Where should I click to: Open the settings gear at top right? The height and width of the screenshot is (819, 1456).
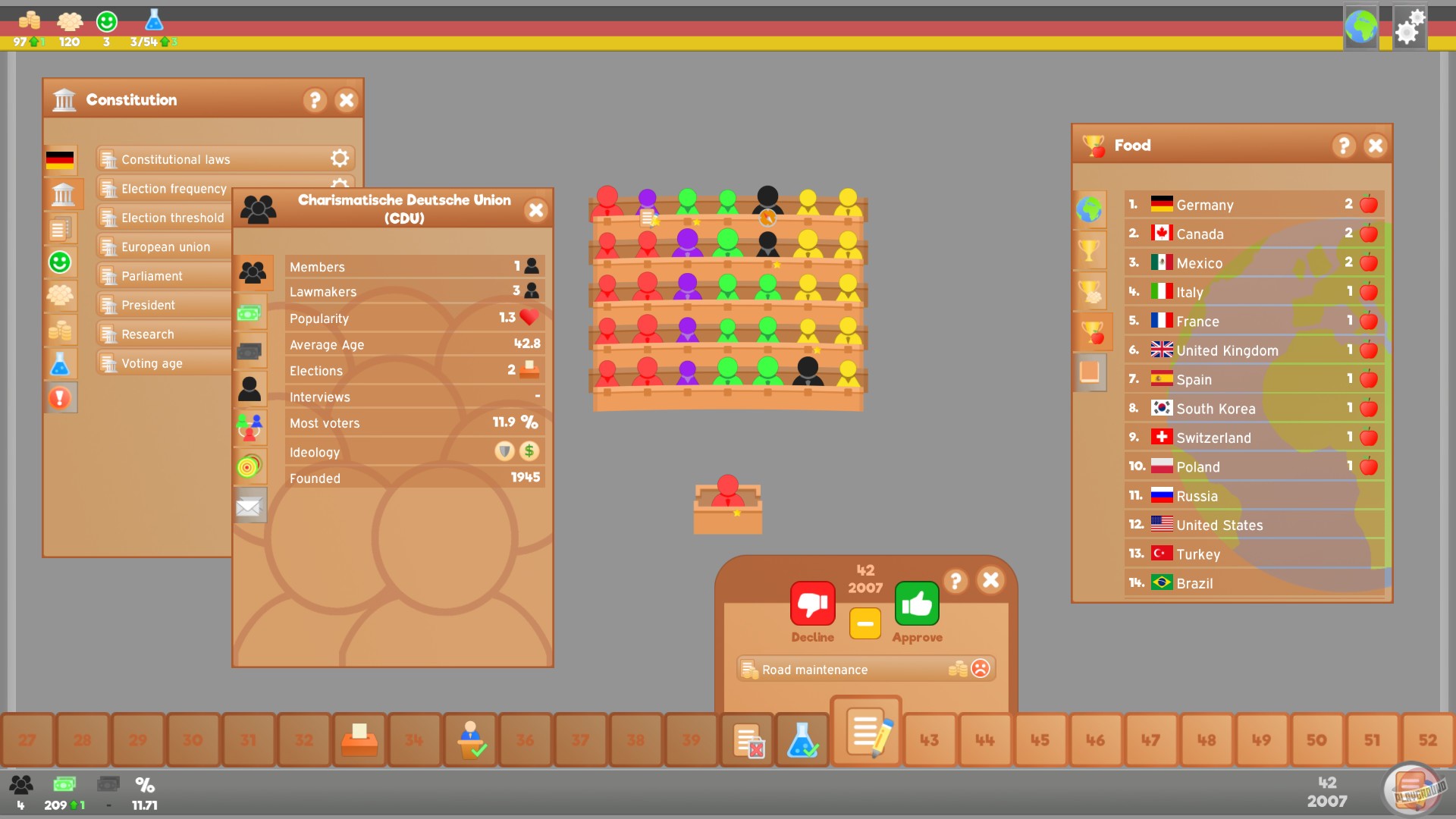pyautogui.click(x=1409, y=27)
